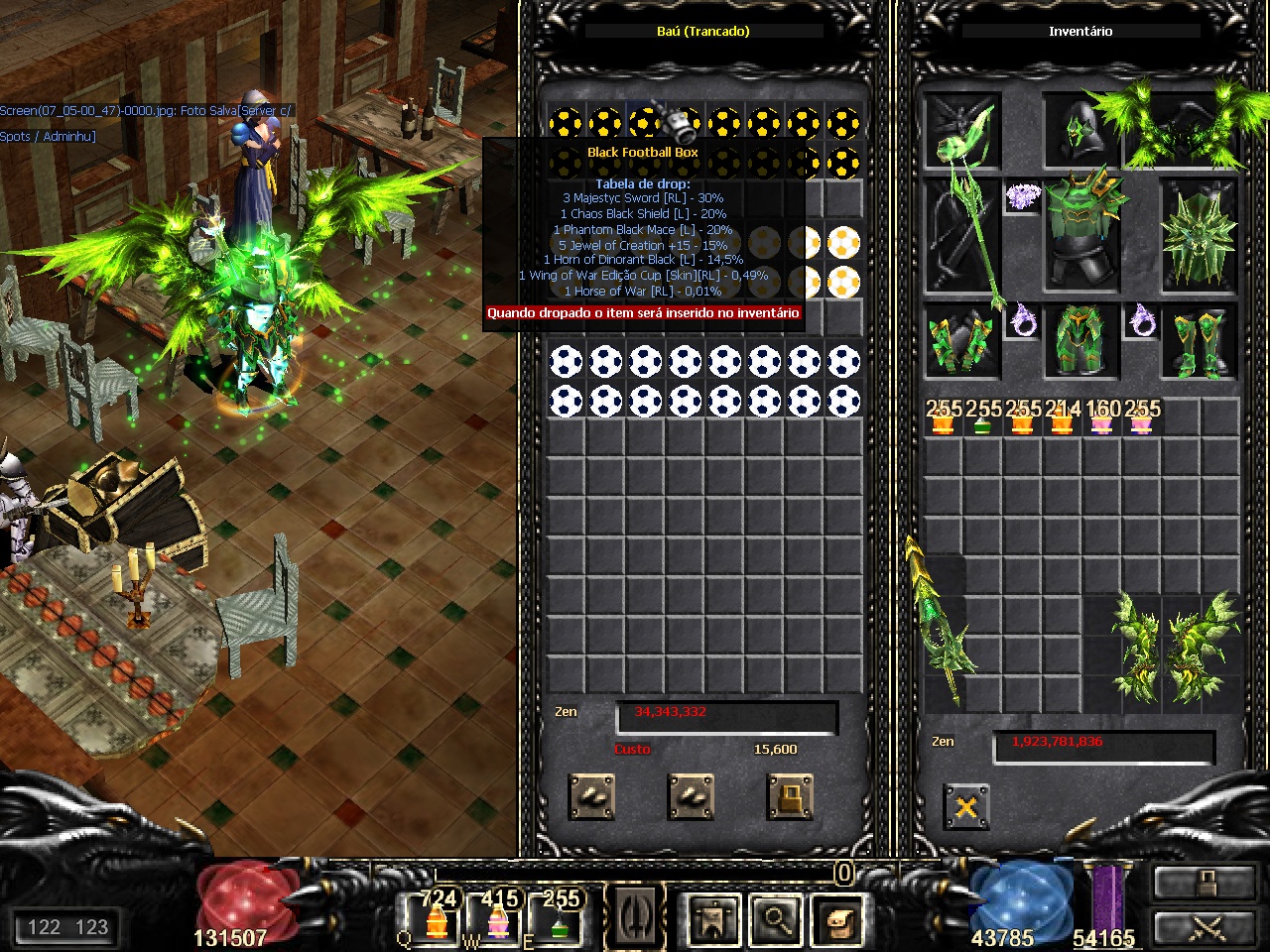Choose the equipped green gloves slot
1270x952 pixels.
coord(961,342)
